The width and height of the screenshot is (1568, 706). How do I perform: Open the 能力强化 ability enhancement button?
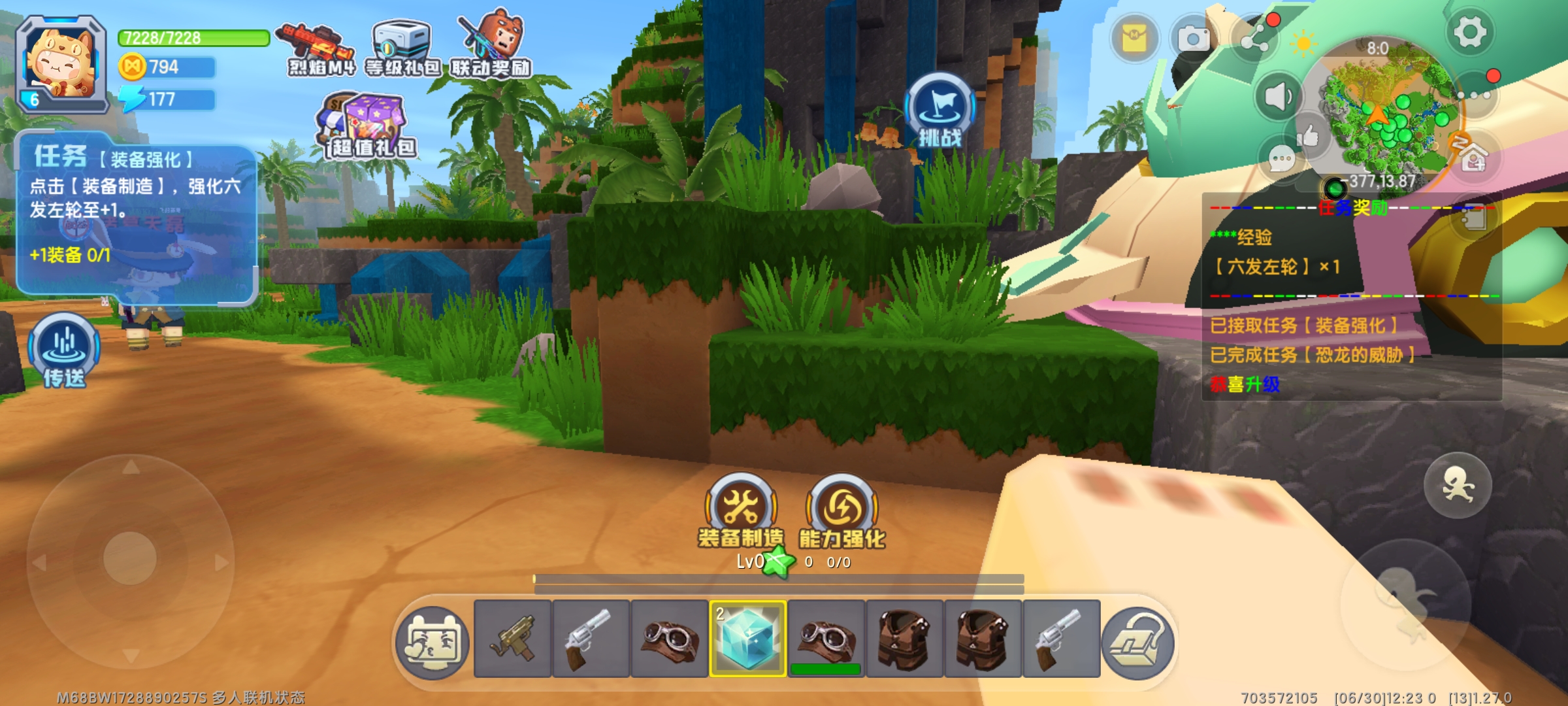click(842, 509)
